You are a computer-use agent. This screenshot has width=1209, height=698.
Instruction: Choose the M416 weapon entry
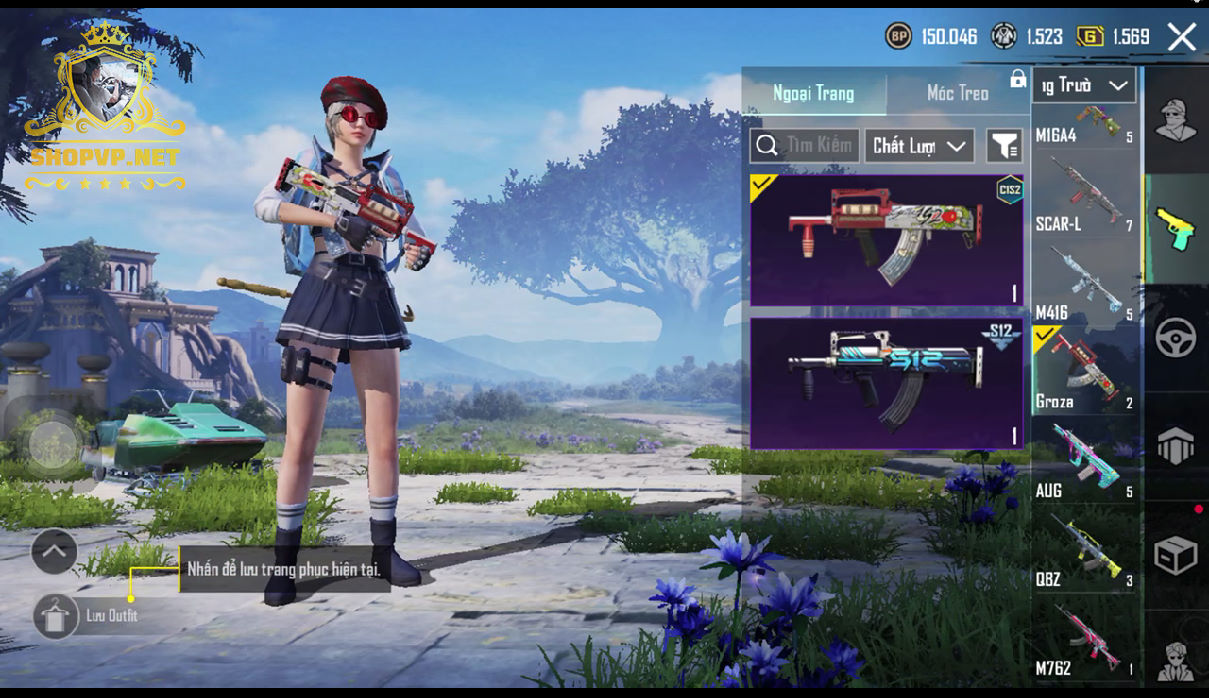[1084, 287]
